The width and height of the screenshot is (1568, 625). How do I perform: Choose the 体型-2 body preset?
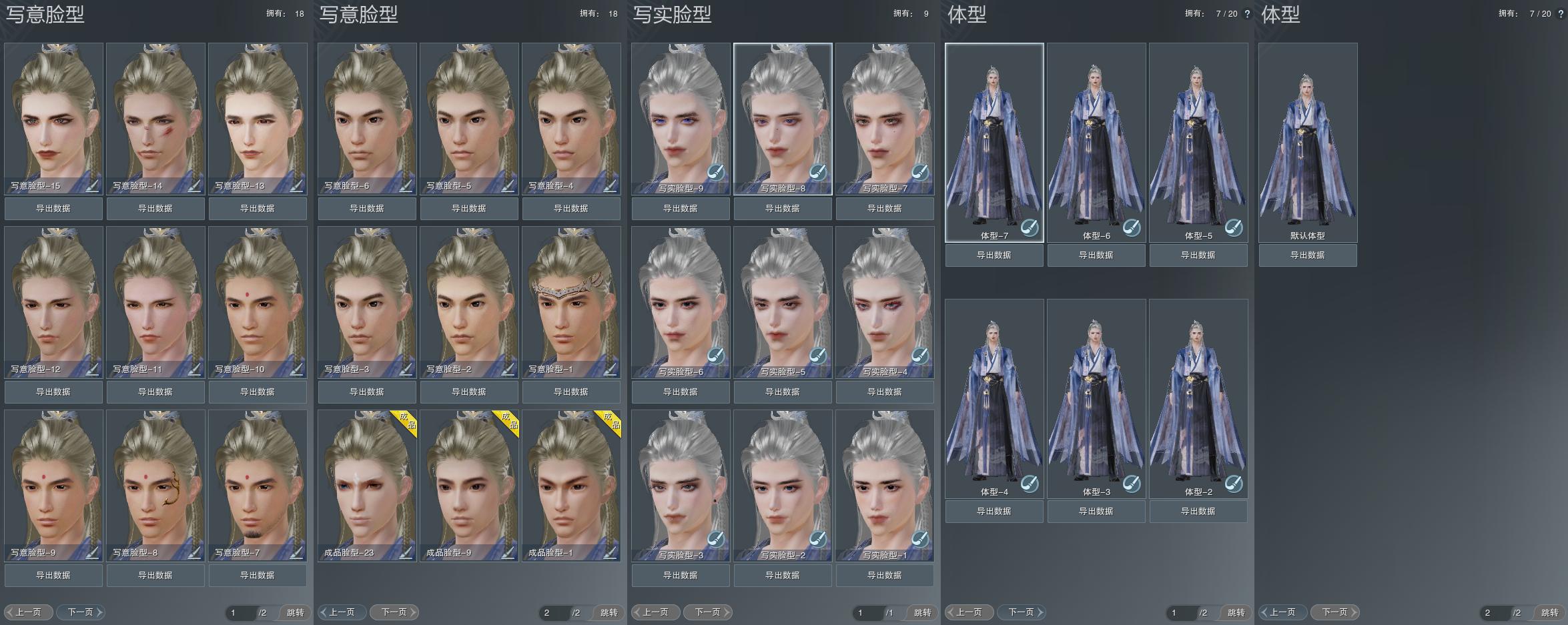1198,398
